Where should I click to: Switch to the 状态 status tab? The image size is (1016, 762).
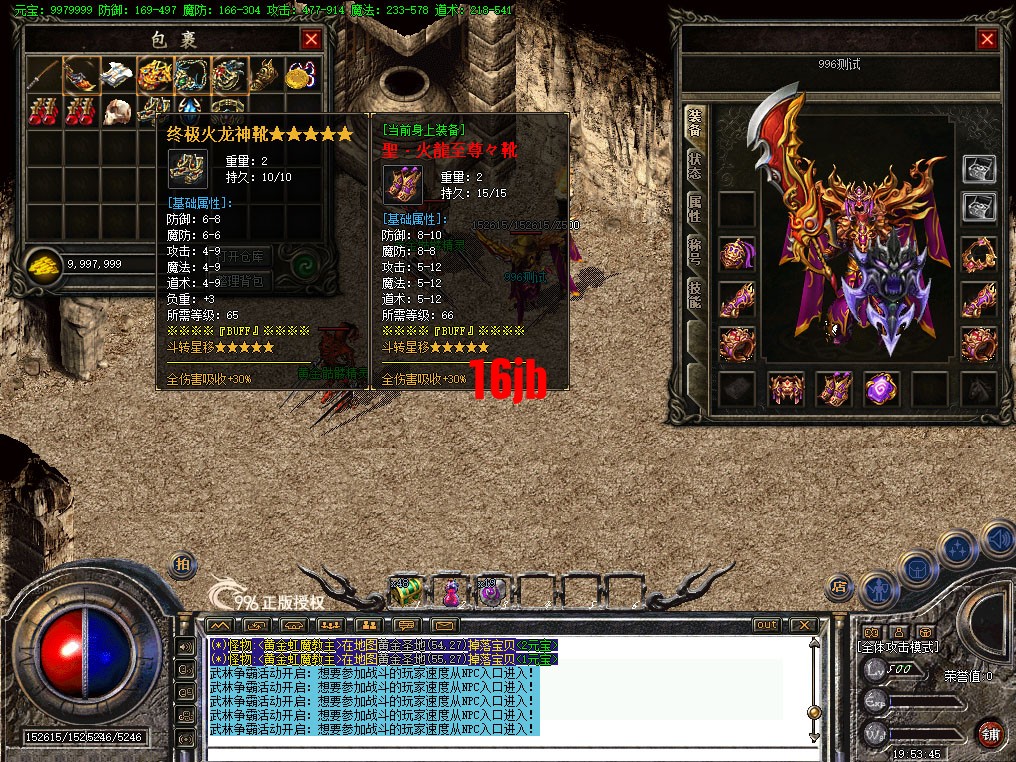(694, 166)
